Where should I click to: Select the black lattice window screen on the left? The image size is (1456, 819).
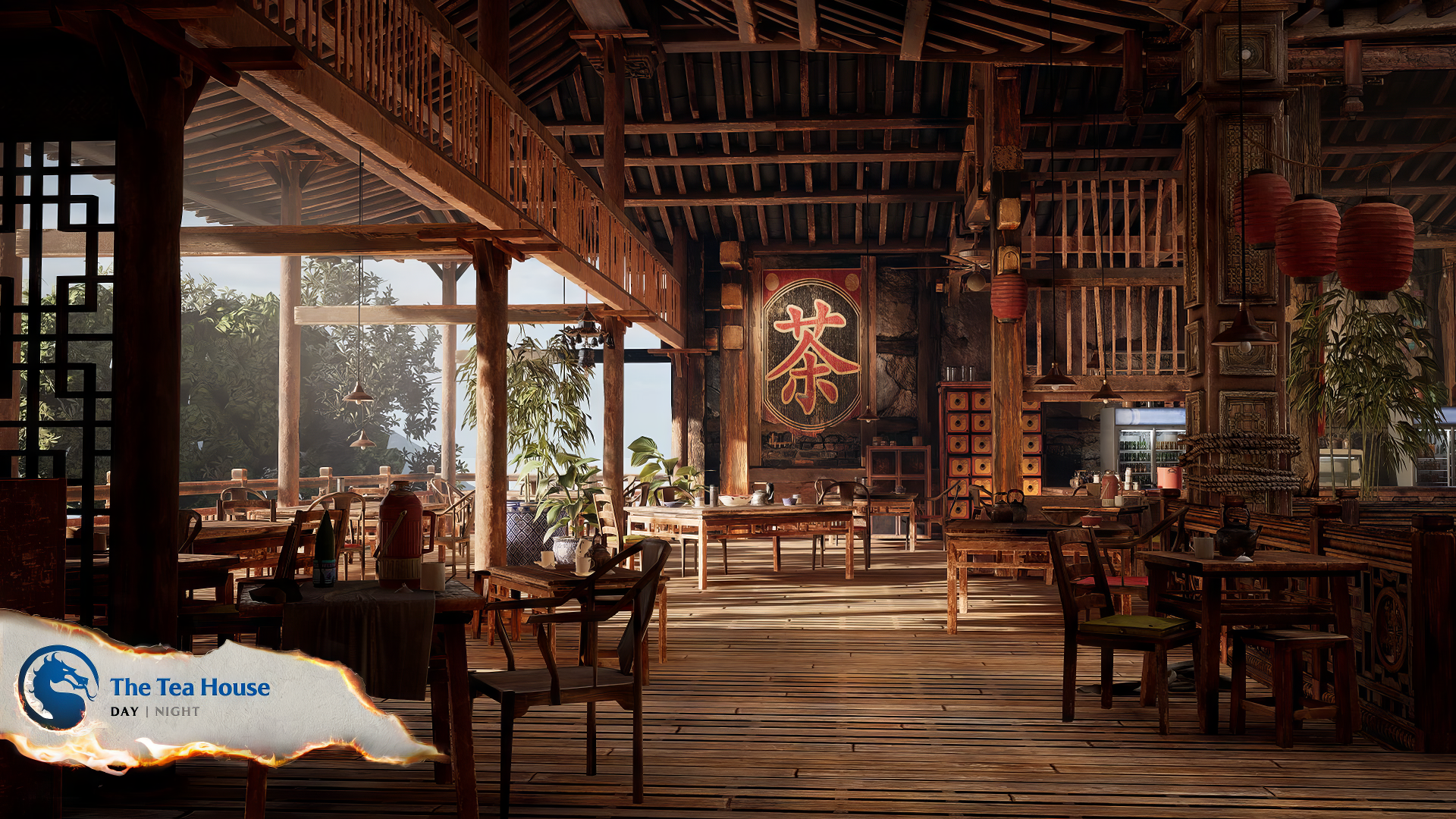(x=45, y=318)
